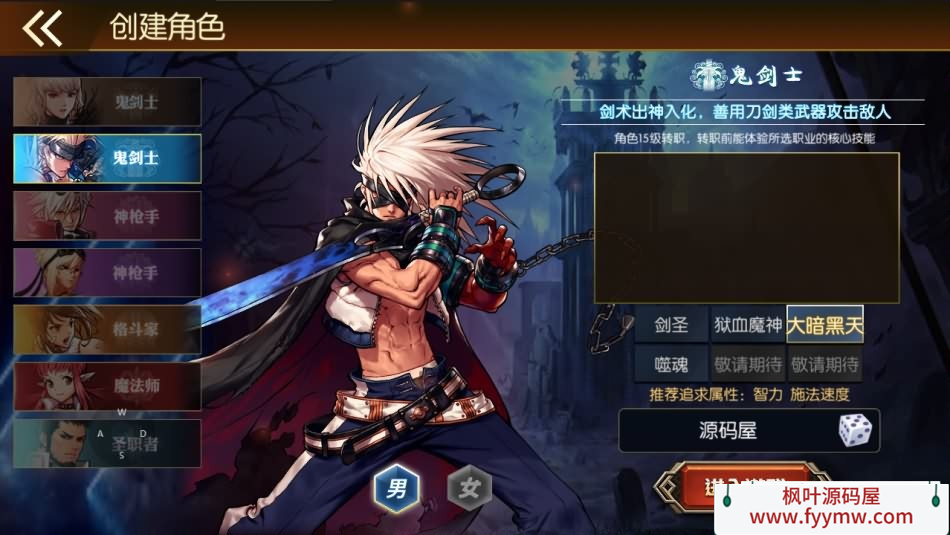
Task: Switch to the female 女 gender
Action: click(x=469, y=489)
